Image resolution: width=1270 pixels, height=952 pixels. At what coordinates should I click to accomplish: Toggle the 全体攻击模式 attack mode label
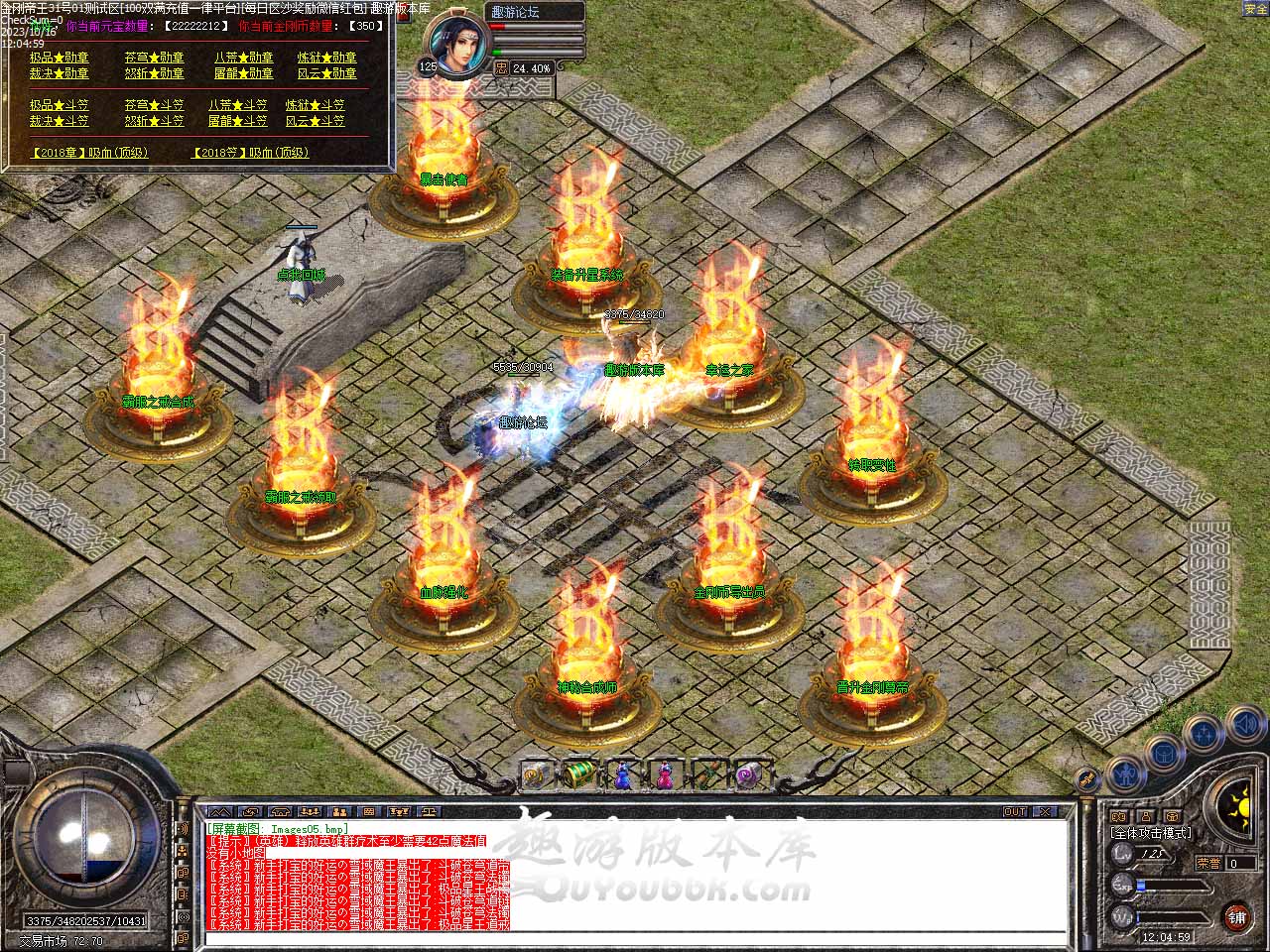coord(1151,833)
